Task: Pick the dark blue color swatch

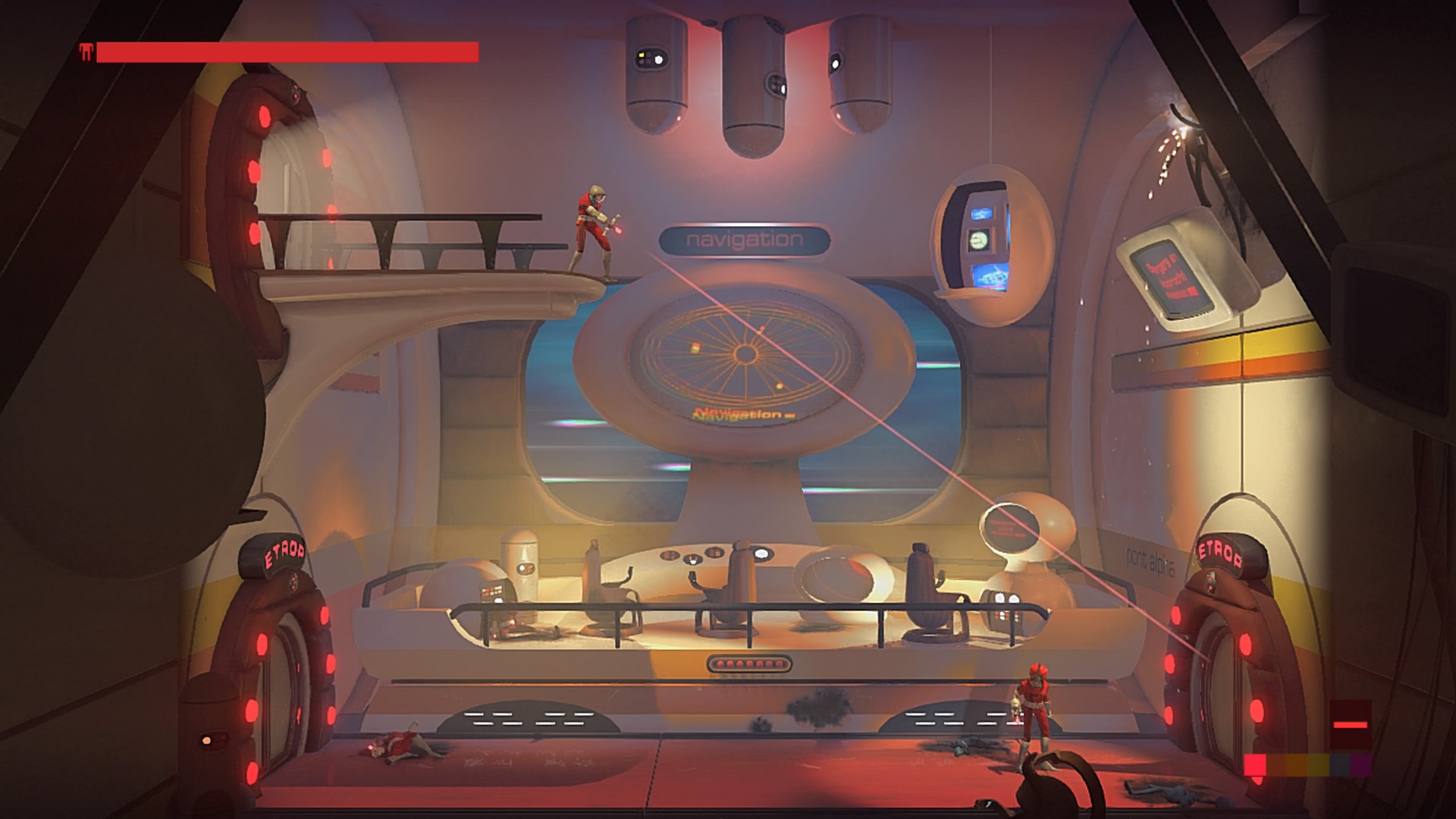Action: pos(1340,765)
